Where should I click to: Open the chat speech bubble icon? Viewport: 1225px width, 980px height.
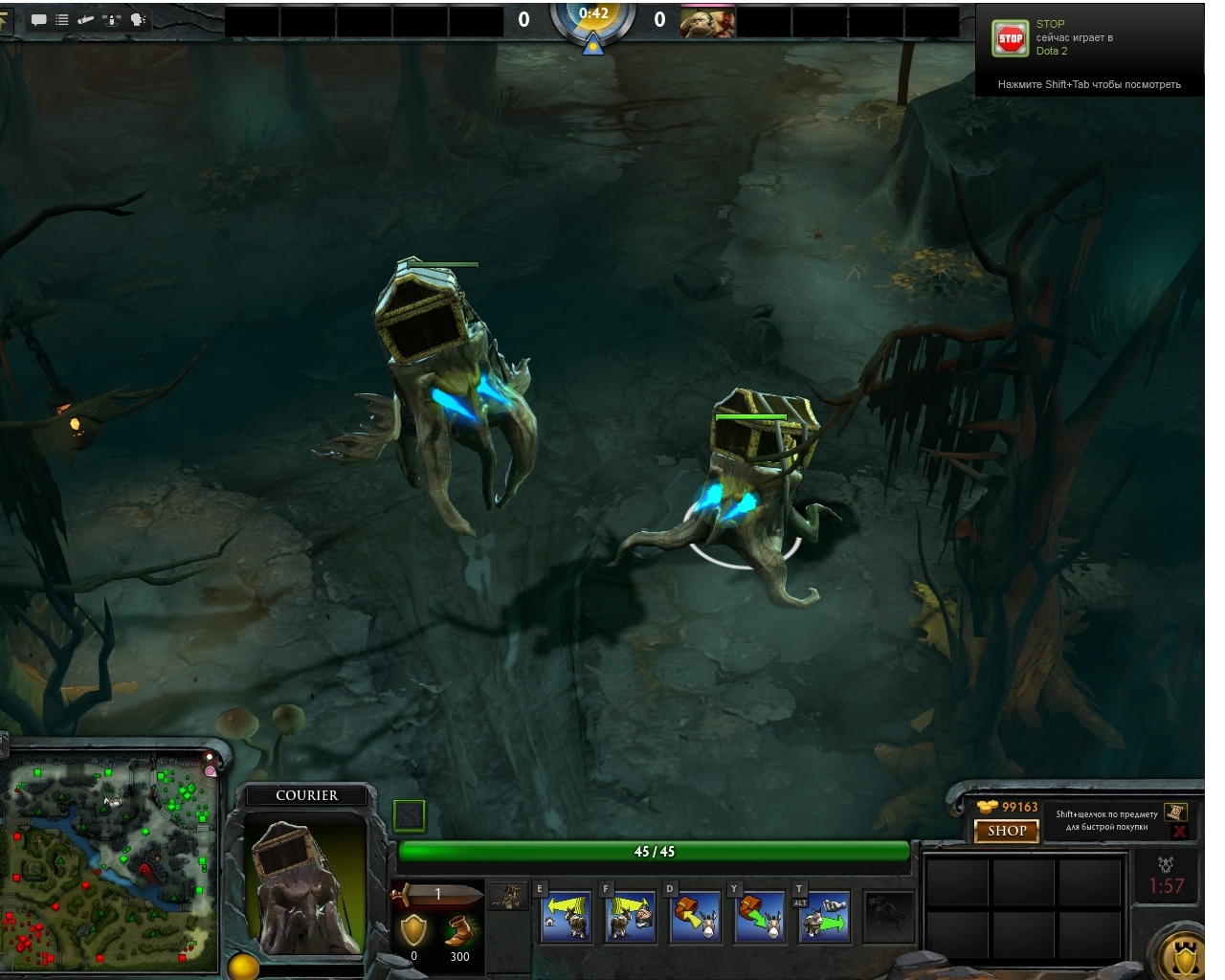click(x=39, y=20)
